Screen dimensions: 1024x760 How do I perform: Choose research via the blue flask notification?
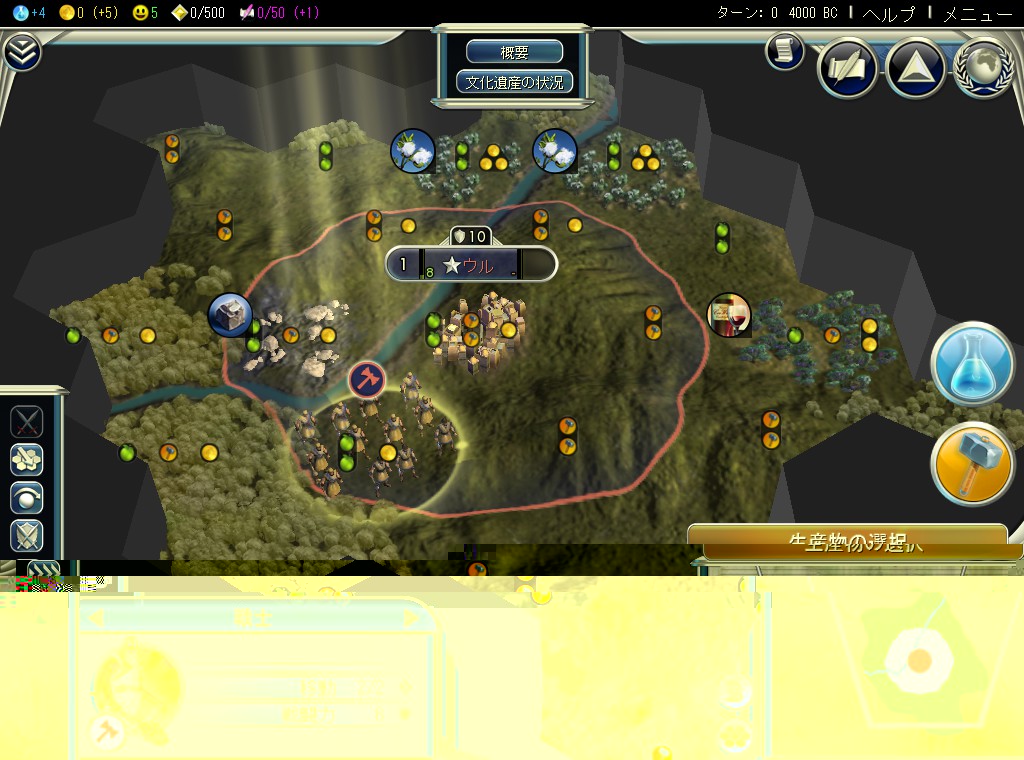(973, 364)
